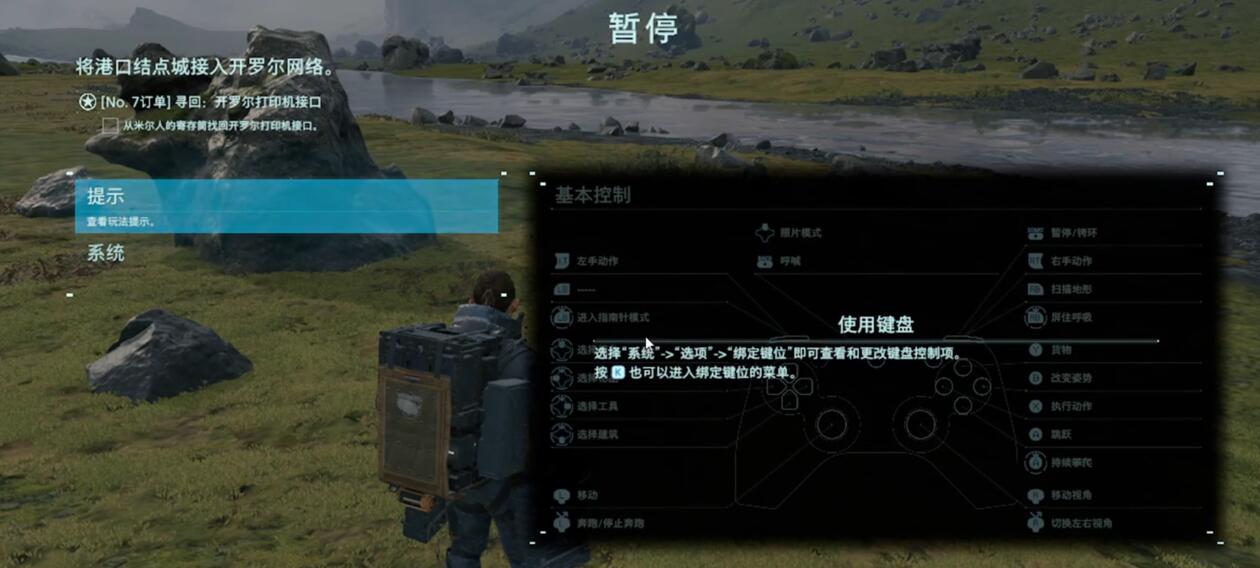
Task: Select the 提示 menu entry
Action: coord(285,206)
